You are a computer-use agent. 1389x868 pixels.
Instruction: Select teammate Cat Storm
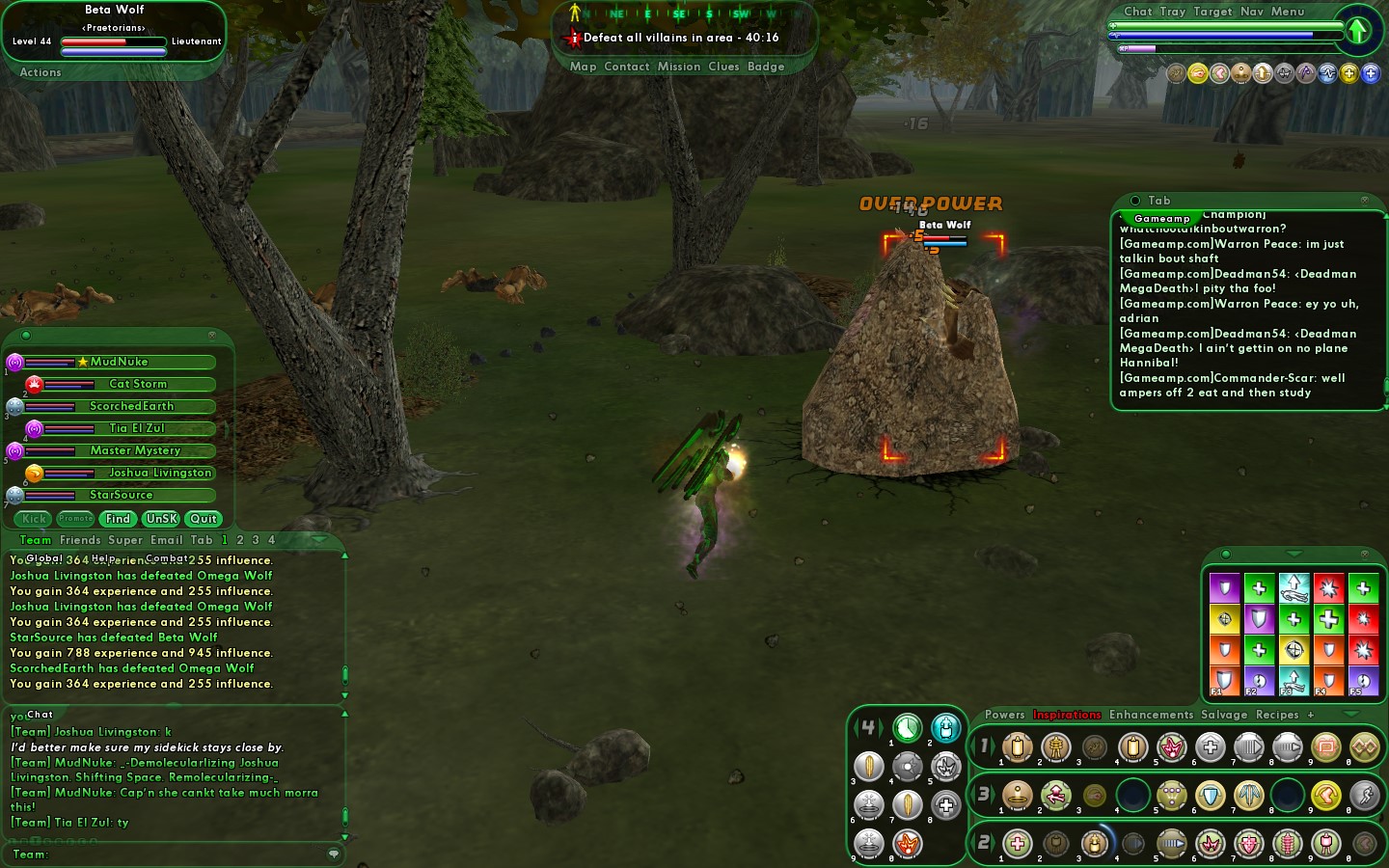(137, 384)
